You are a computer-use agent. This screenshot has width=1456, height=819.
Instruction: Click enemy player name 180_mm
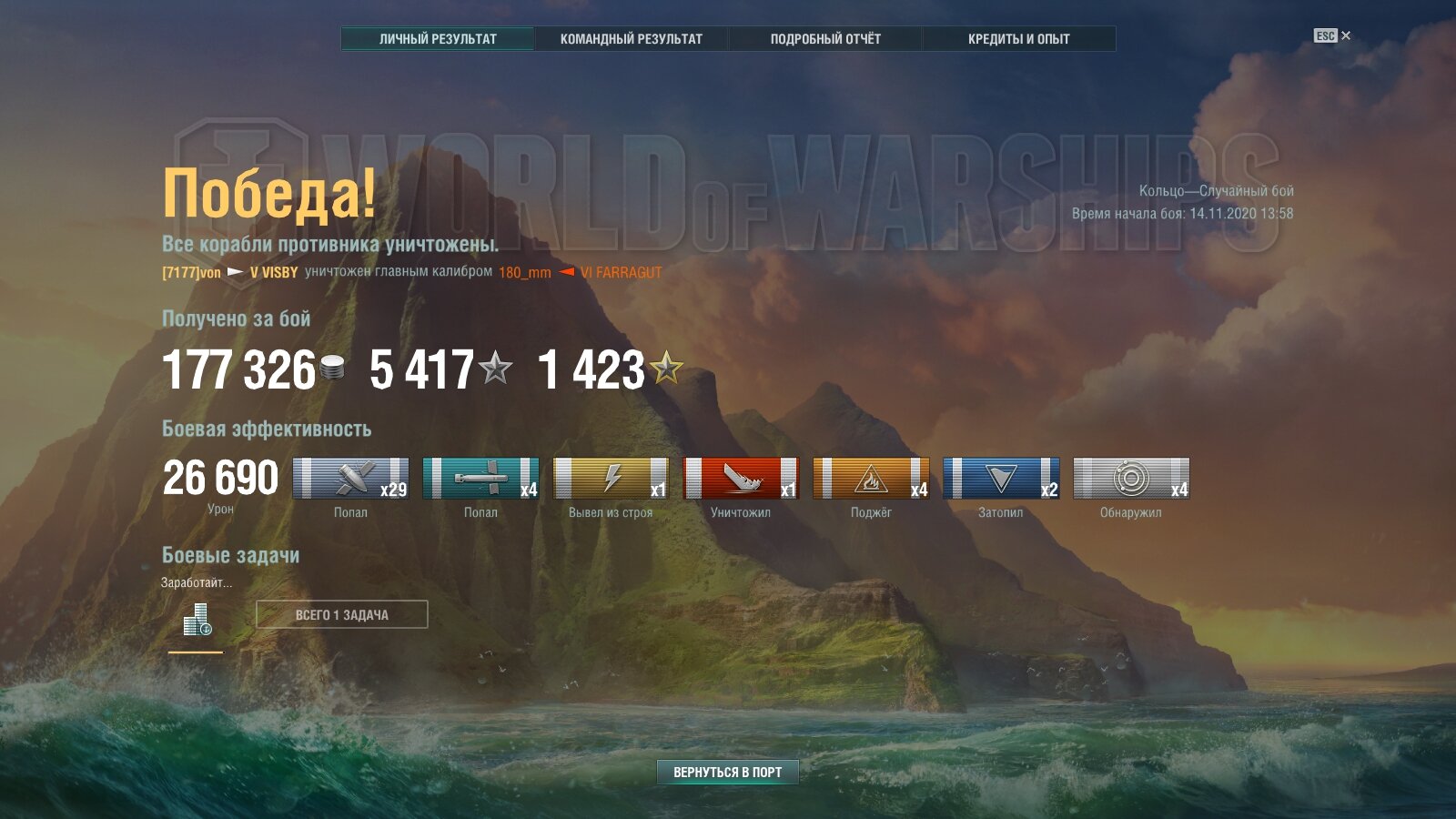(x=524, y=272)
